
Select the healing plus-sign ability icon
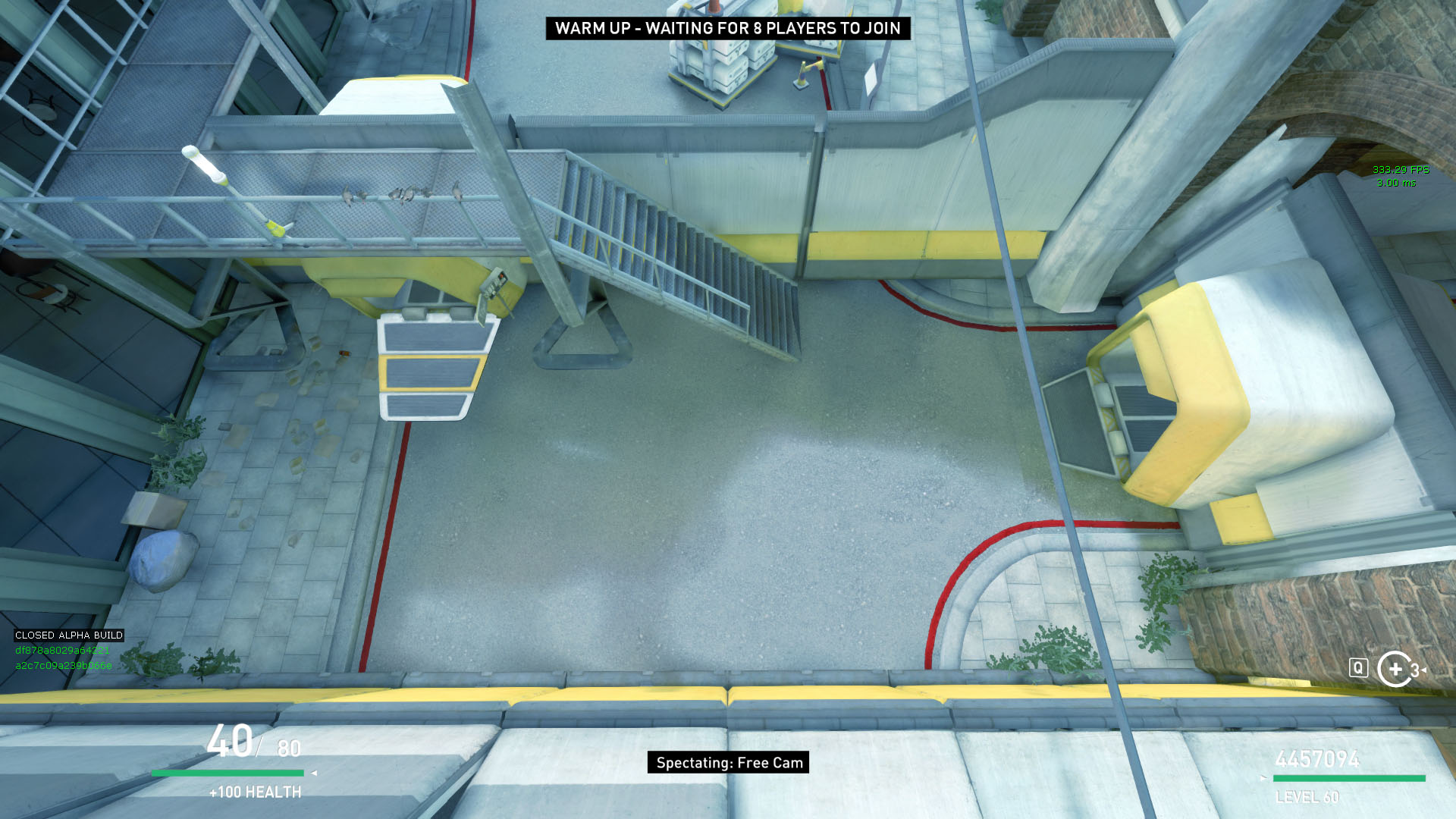[x=1395, y=669]
